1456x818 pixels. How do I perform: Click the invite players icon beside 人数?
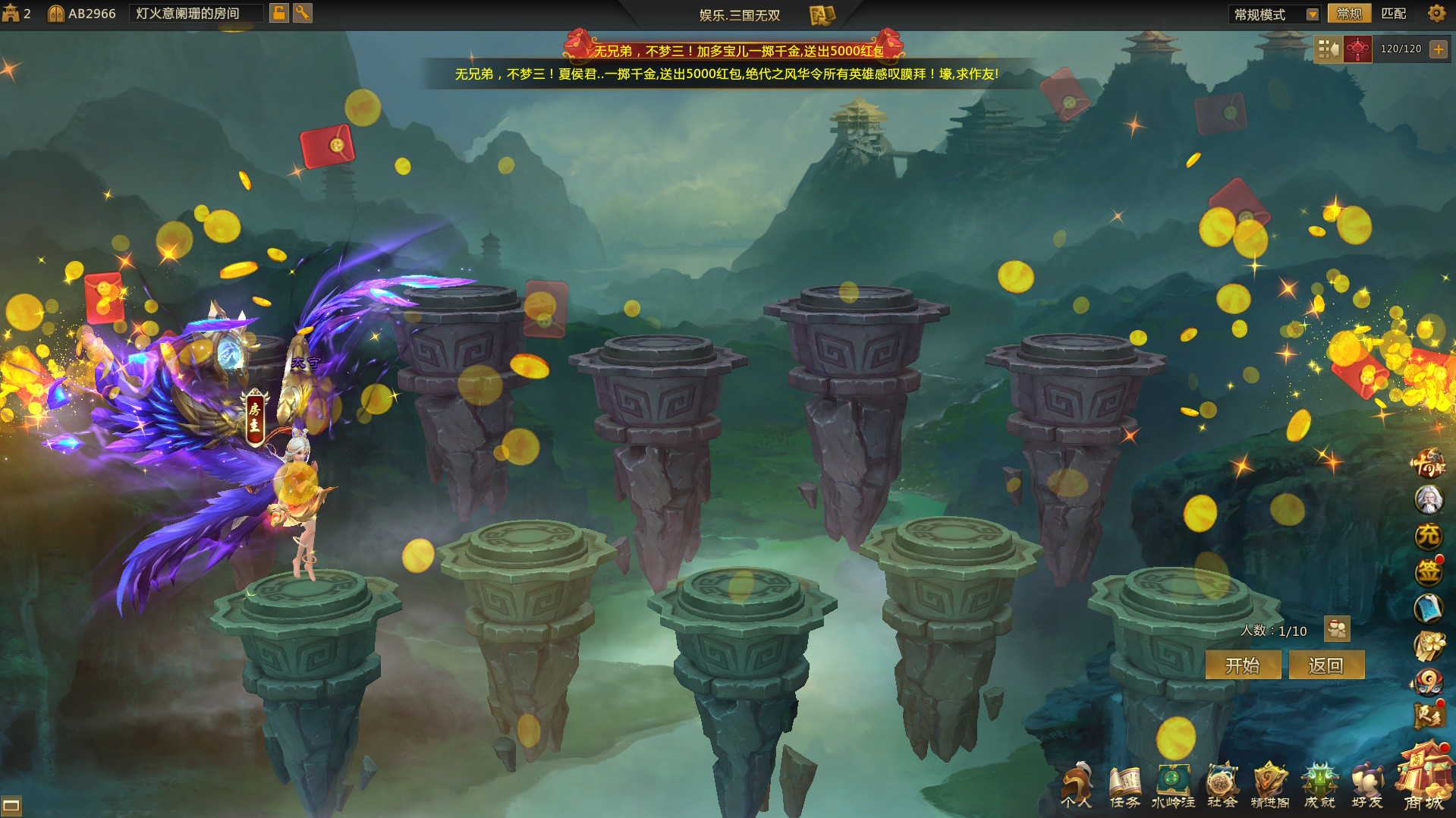(x=1337, y=629)
